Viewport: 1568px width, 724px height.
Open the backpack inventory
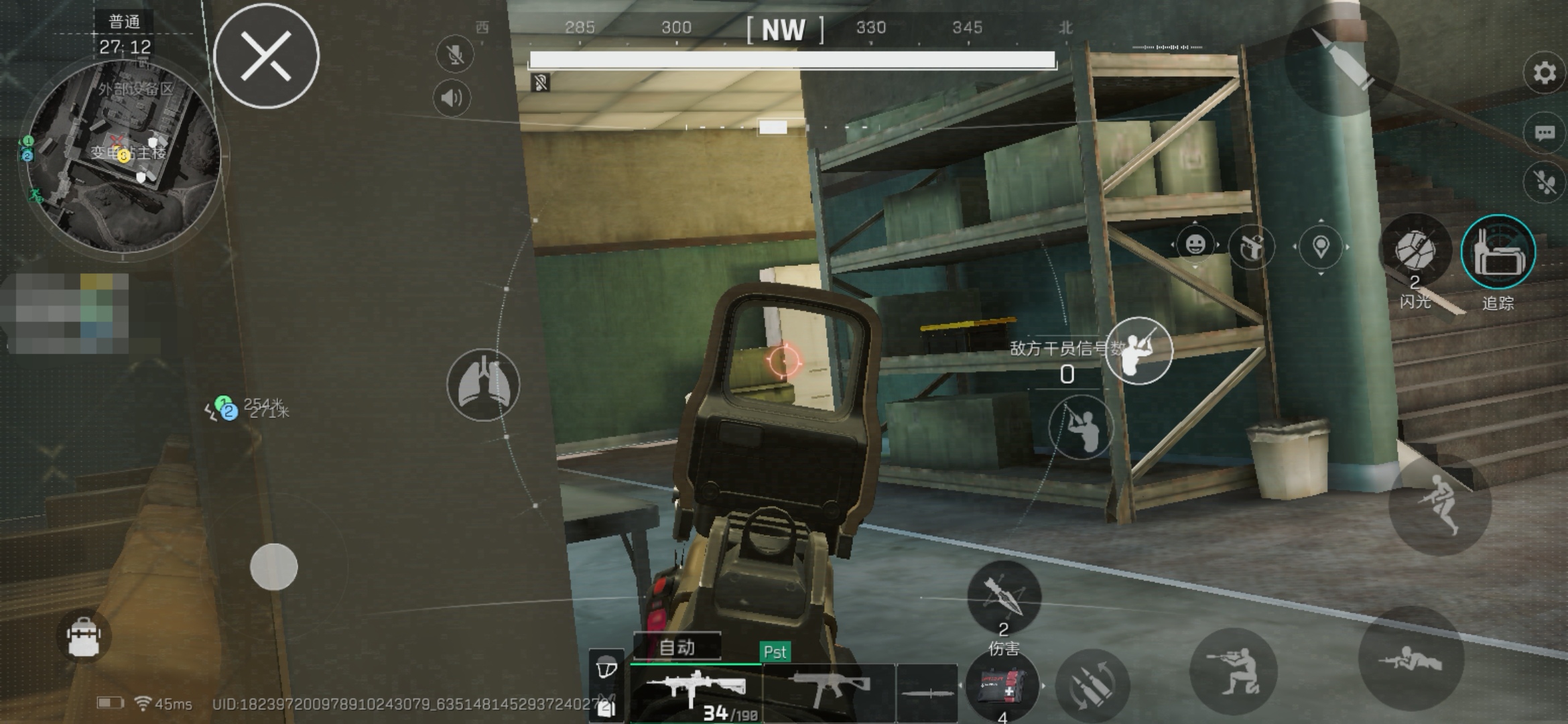pos(84,636)
